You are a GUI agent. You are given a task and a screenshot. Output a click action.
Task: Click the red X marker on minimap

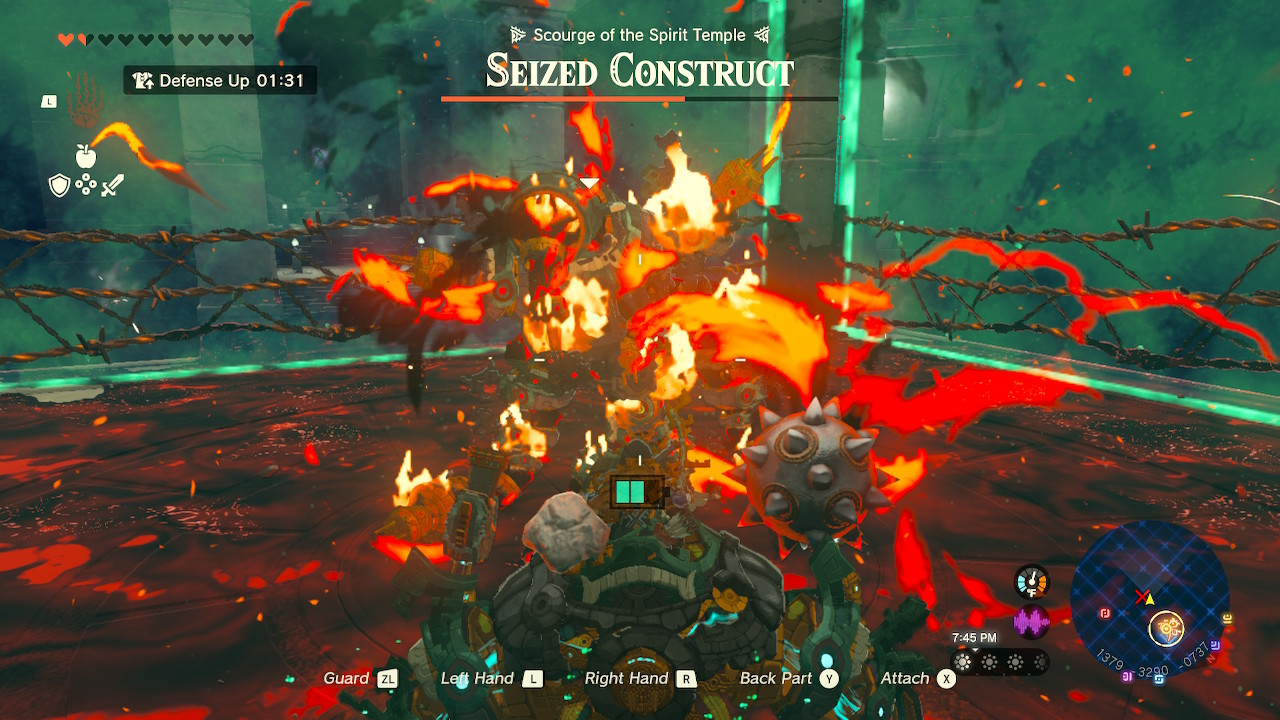coord(1141,597)
